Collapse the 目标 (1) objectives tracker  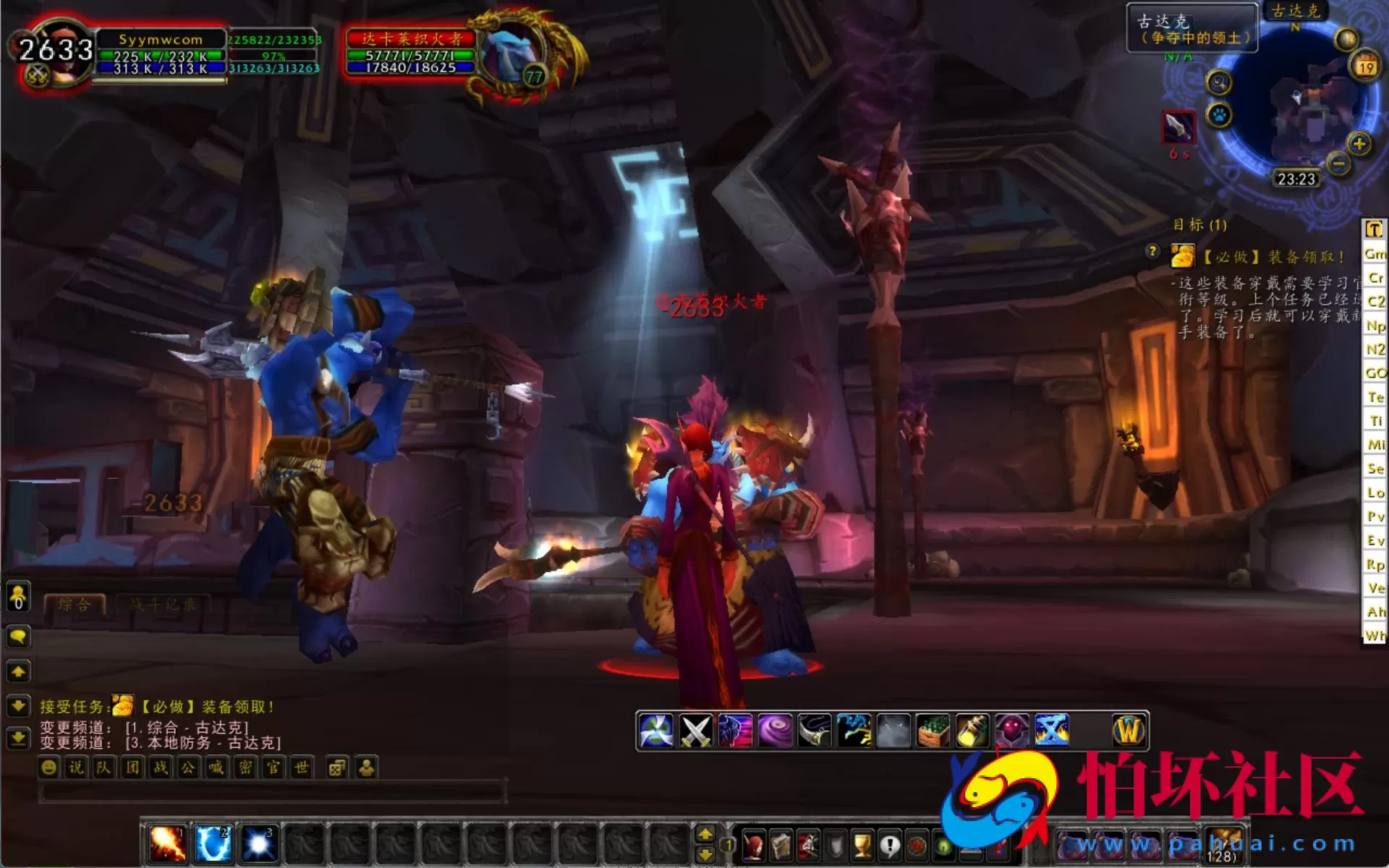(x=1202, y=226)
